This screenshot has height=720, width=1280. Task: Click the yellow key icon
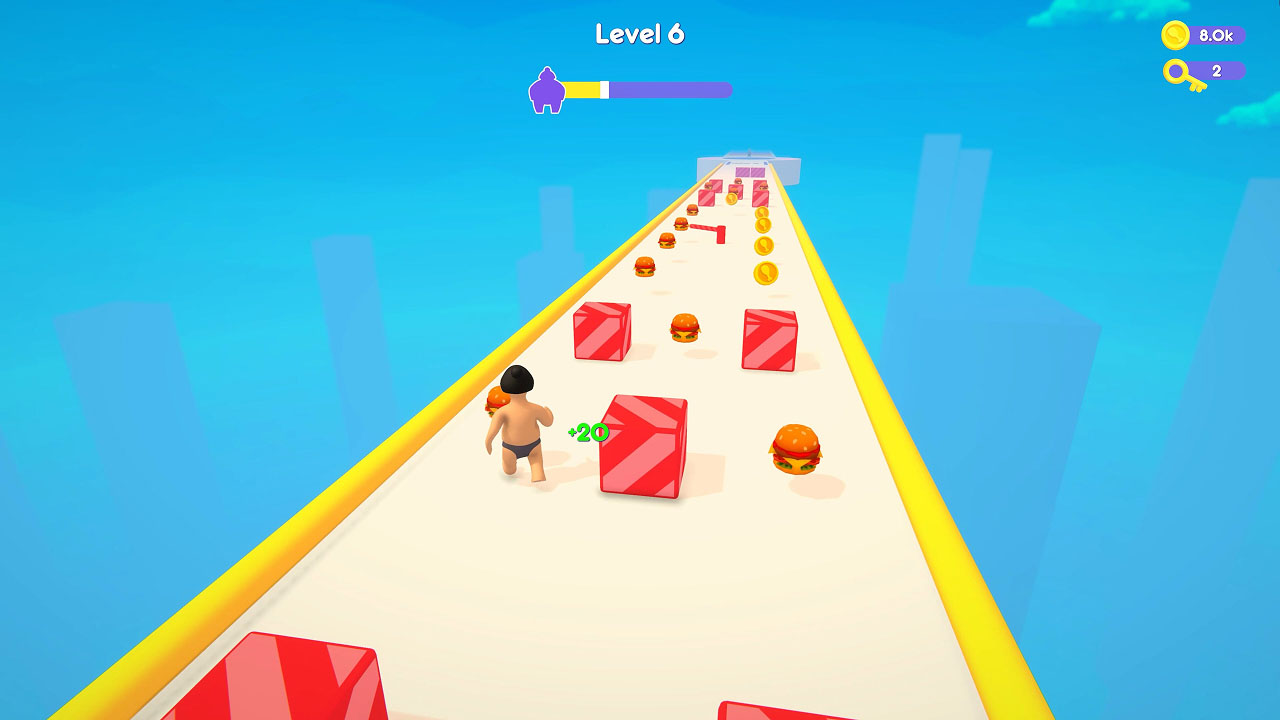tap(1176, 72)
